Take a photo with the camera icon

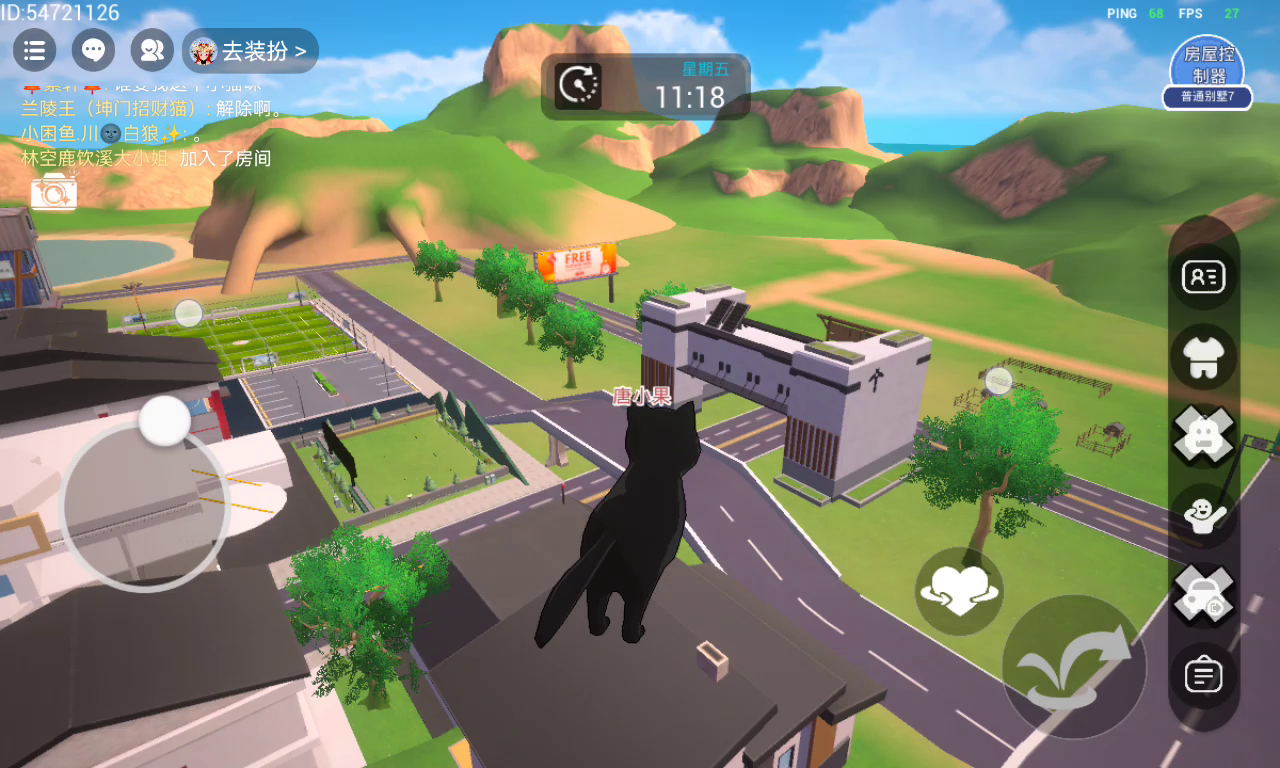click(x=53, y=191)
